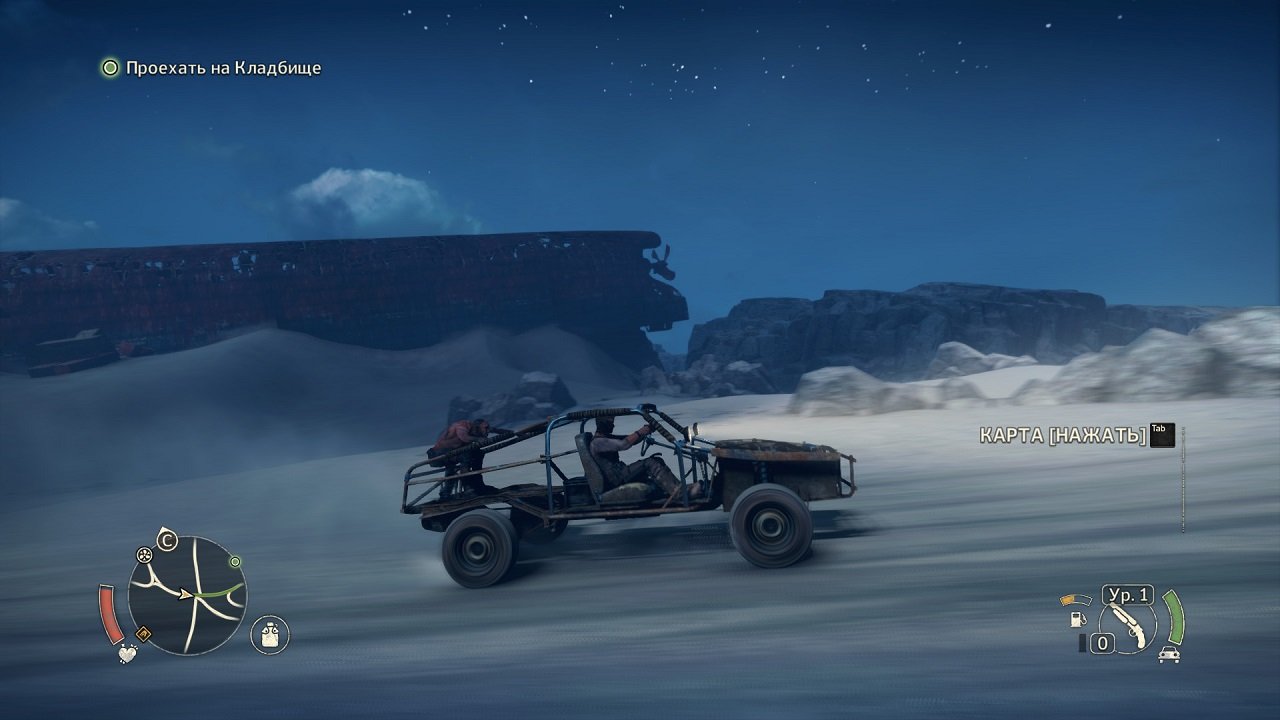Click the yellow diamond marker on the minimap
Screen dimensions: 1280x720
(144, 632)
